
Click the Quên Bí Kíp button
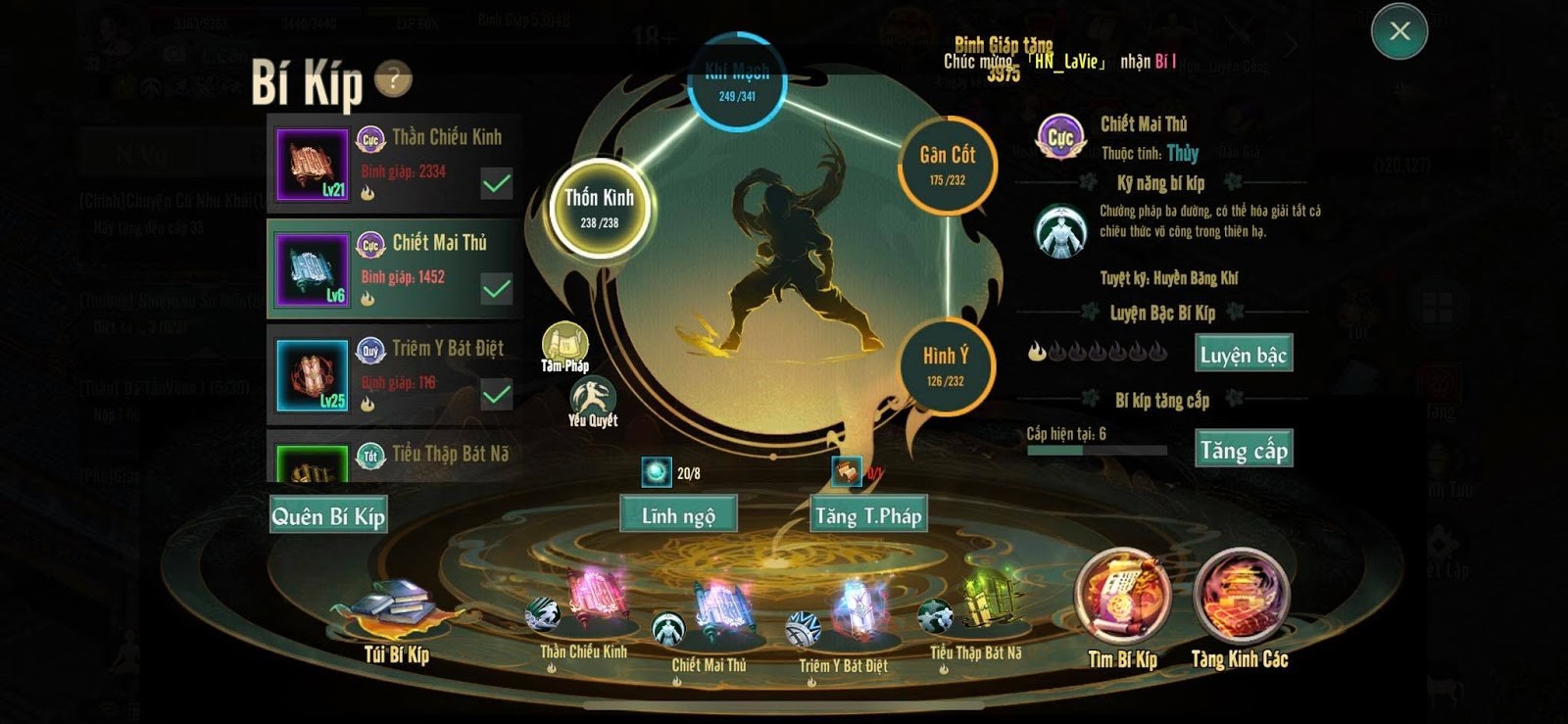(x=328, y=515)
